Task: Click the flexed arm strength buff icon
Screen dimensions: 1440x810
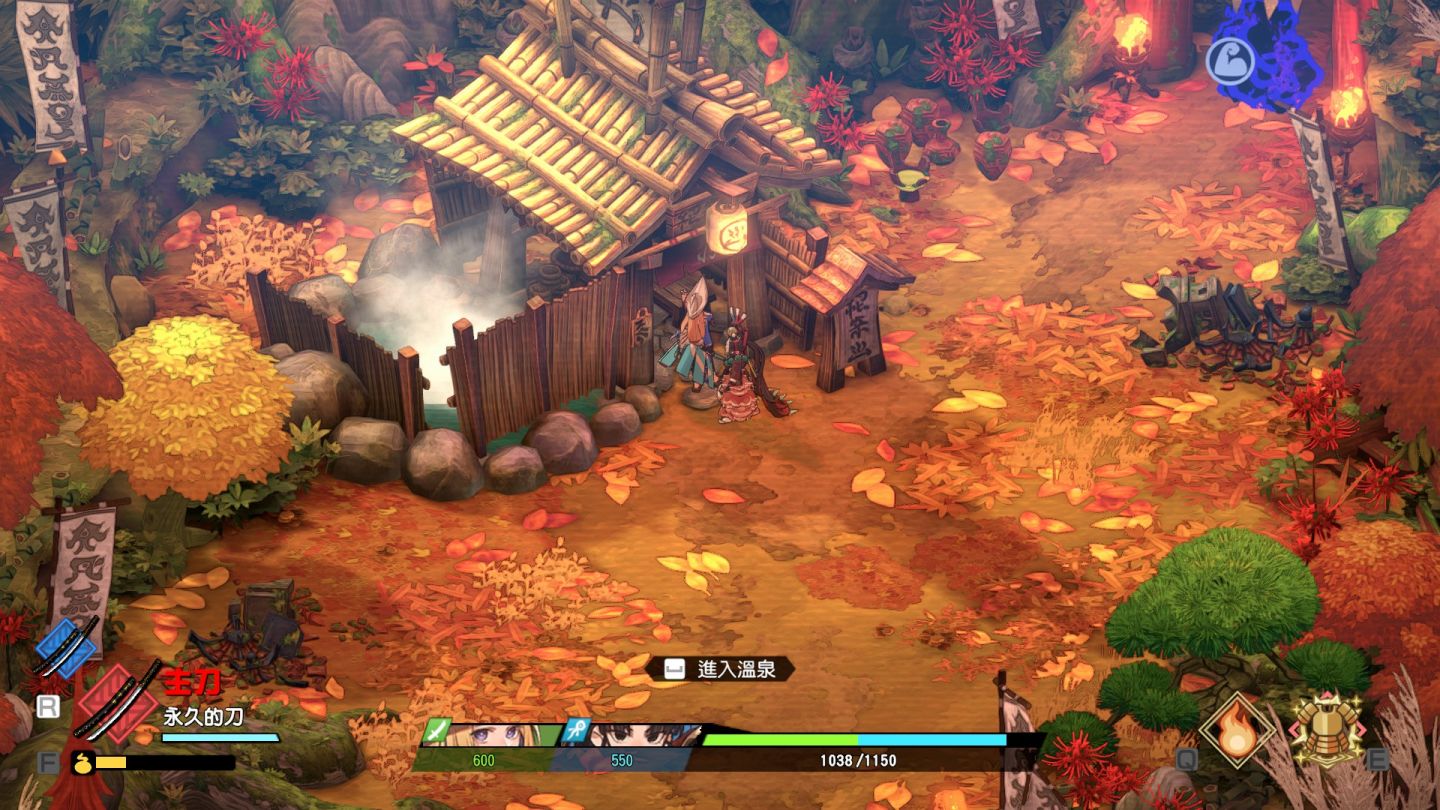Action: (1230, 62)
